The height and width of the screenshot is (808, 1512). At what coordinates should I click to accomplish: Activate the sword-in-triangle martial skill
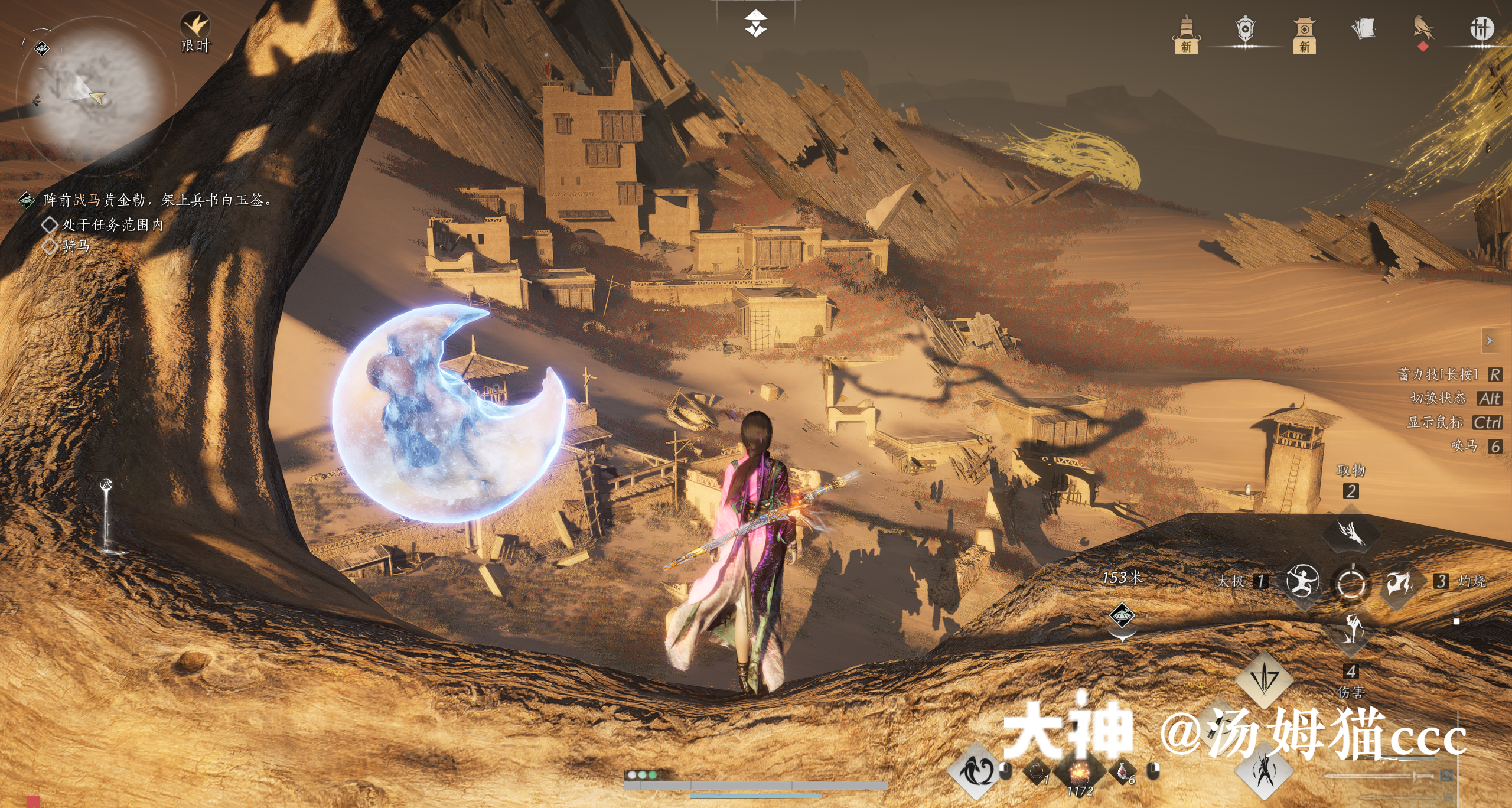point(1263,679)
